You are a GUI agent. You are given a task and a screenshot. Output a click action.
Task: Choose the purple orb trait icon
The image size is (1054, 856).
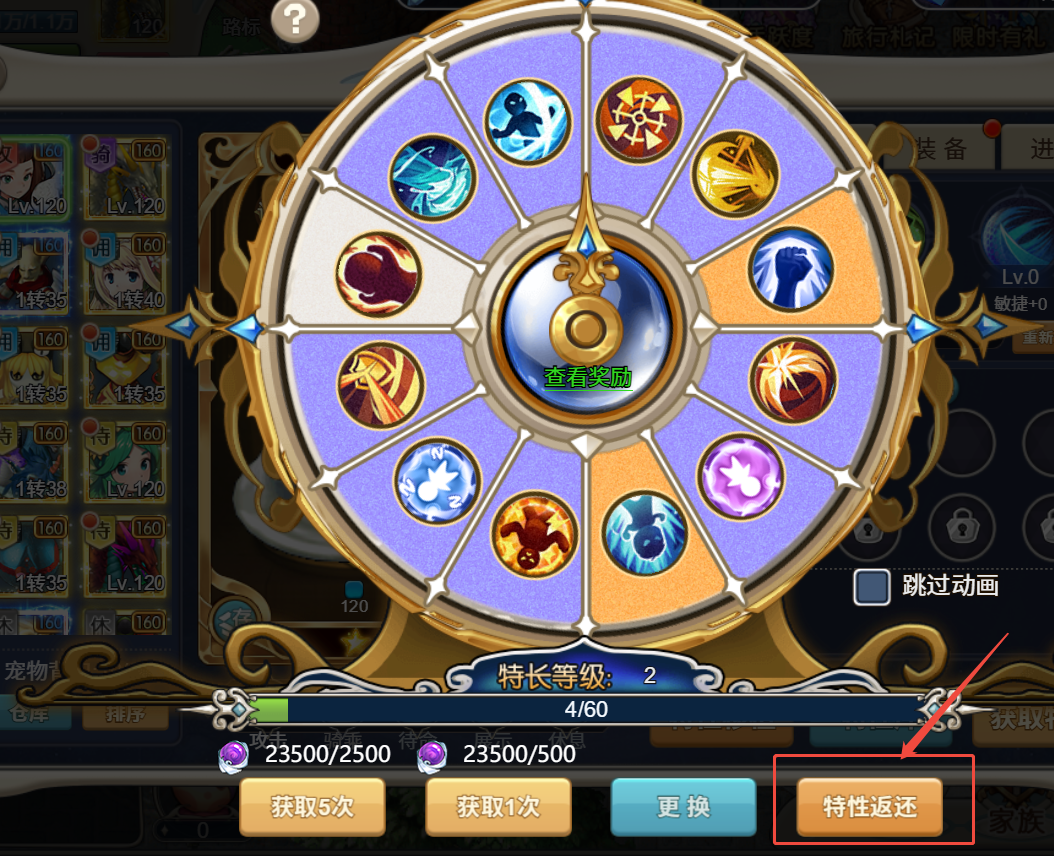[740, 477]
